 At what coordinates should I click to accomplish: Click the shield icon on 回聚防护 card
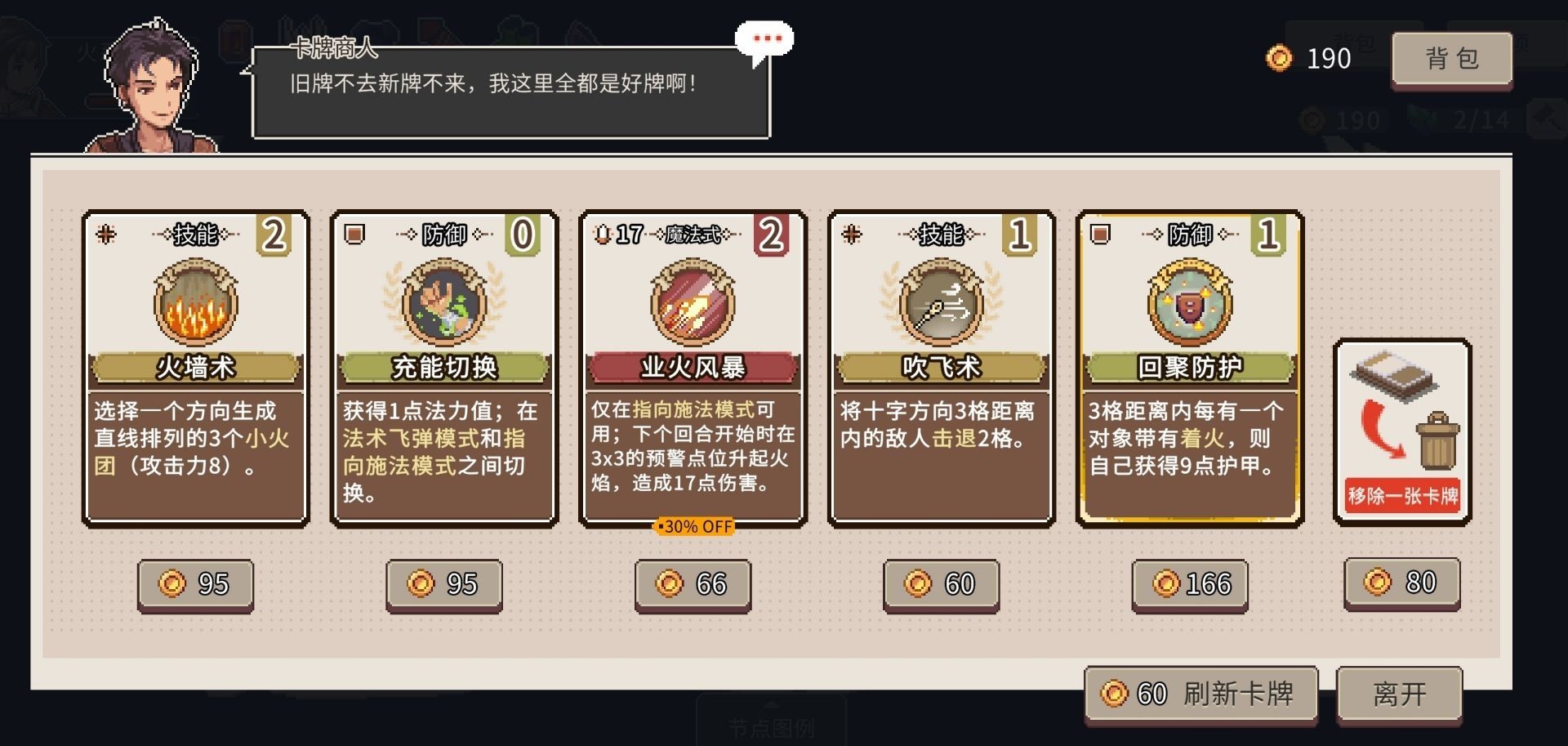coord(1187,304)
